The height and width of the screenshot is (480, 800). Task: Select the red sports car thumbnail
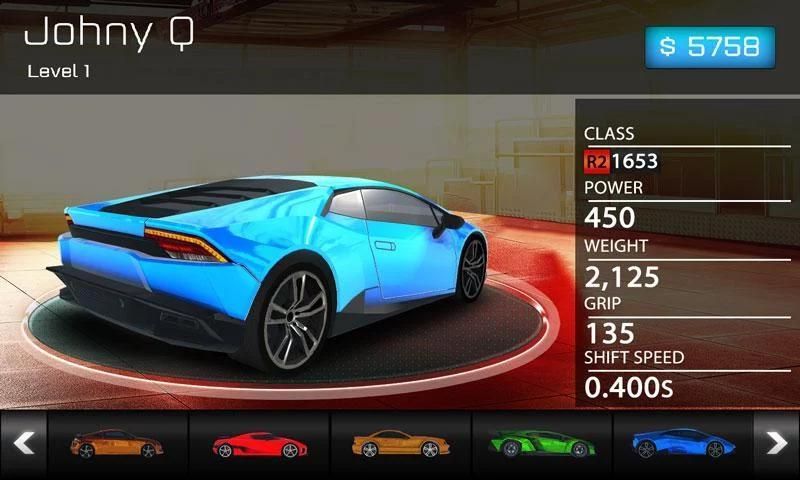coord(259,443)
